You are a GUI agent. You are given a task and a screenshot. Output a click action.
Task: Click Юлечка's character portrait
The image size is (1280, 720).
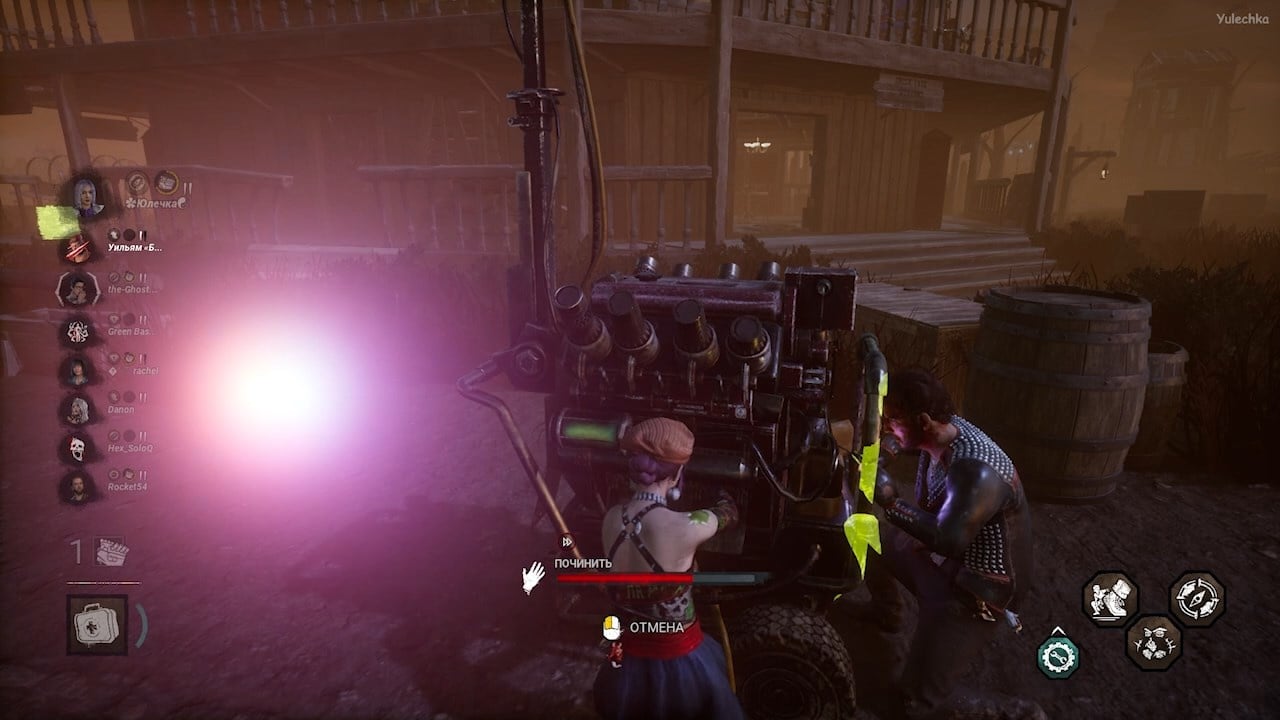[87, 199]
